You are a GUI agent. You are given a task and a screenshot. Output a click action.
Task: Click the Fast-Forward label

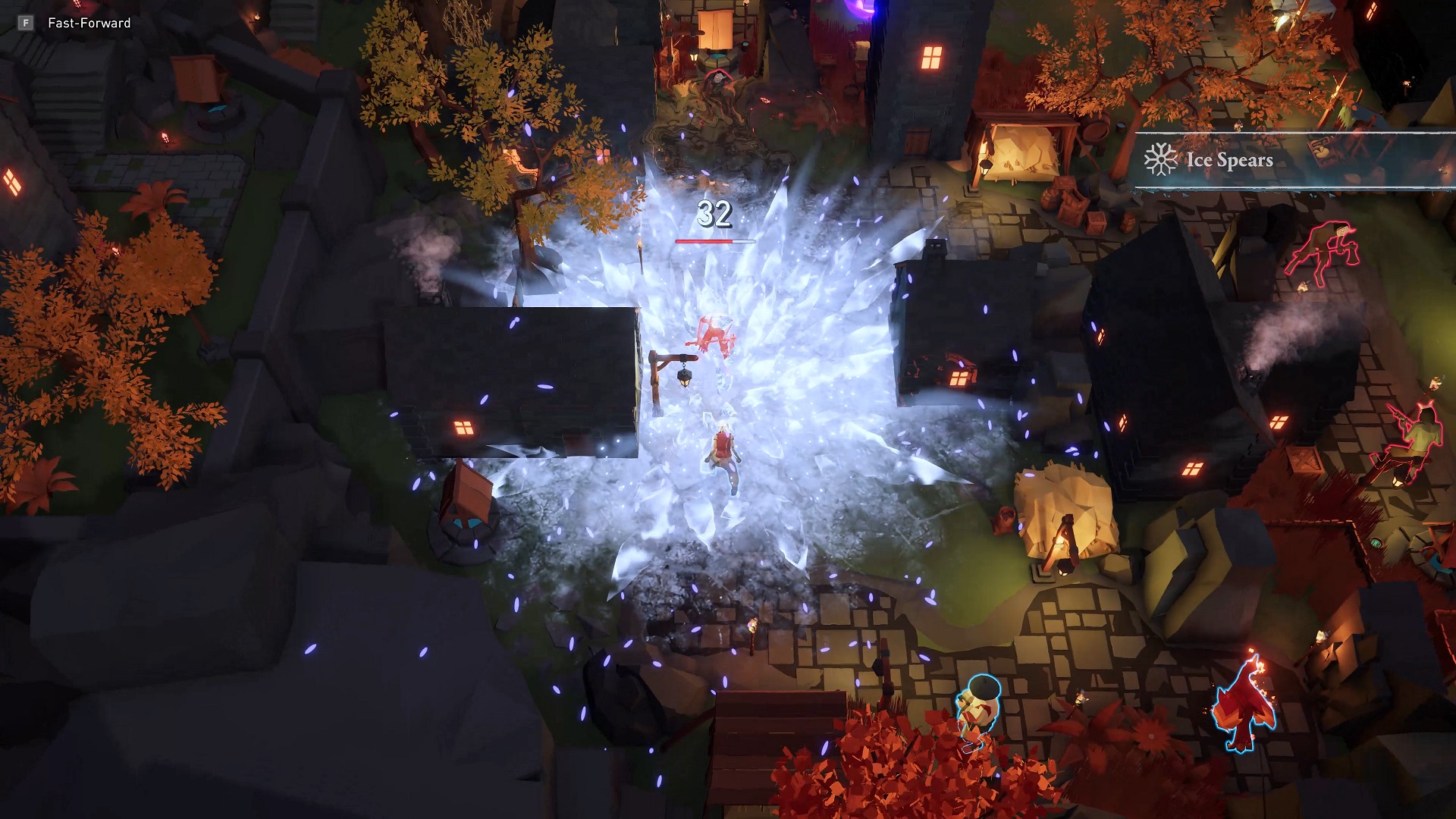tap(89, 23)
